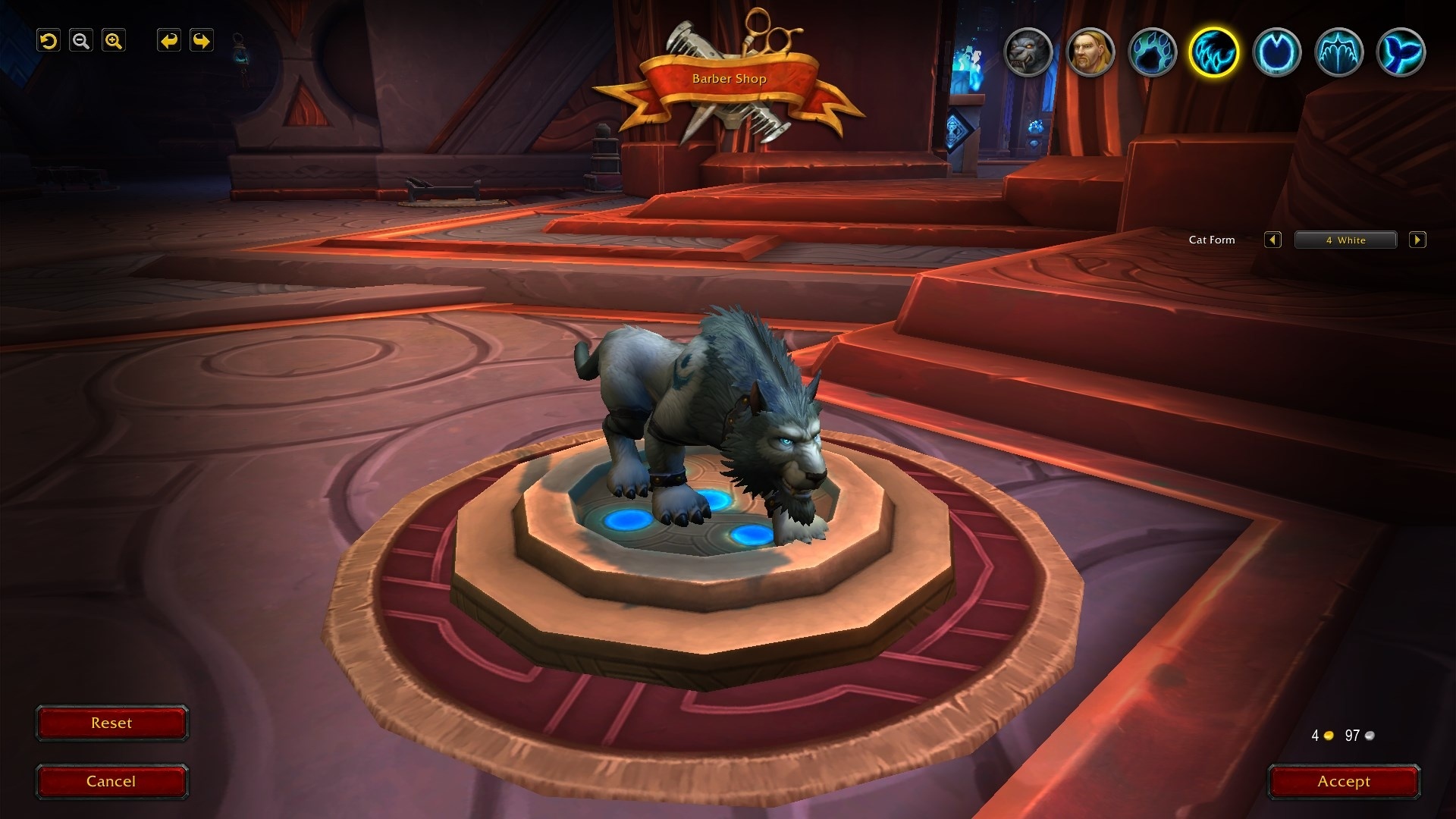Go to the previous Cat Form option
This screenshot has height=819, width=1456.
click(x=1272, y=240)
